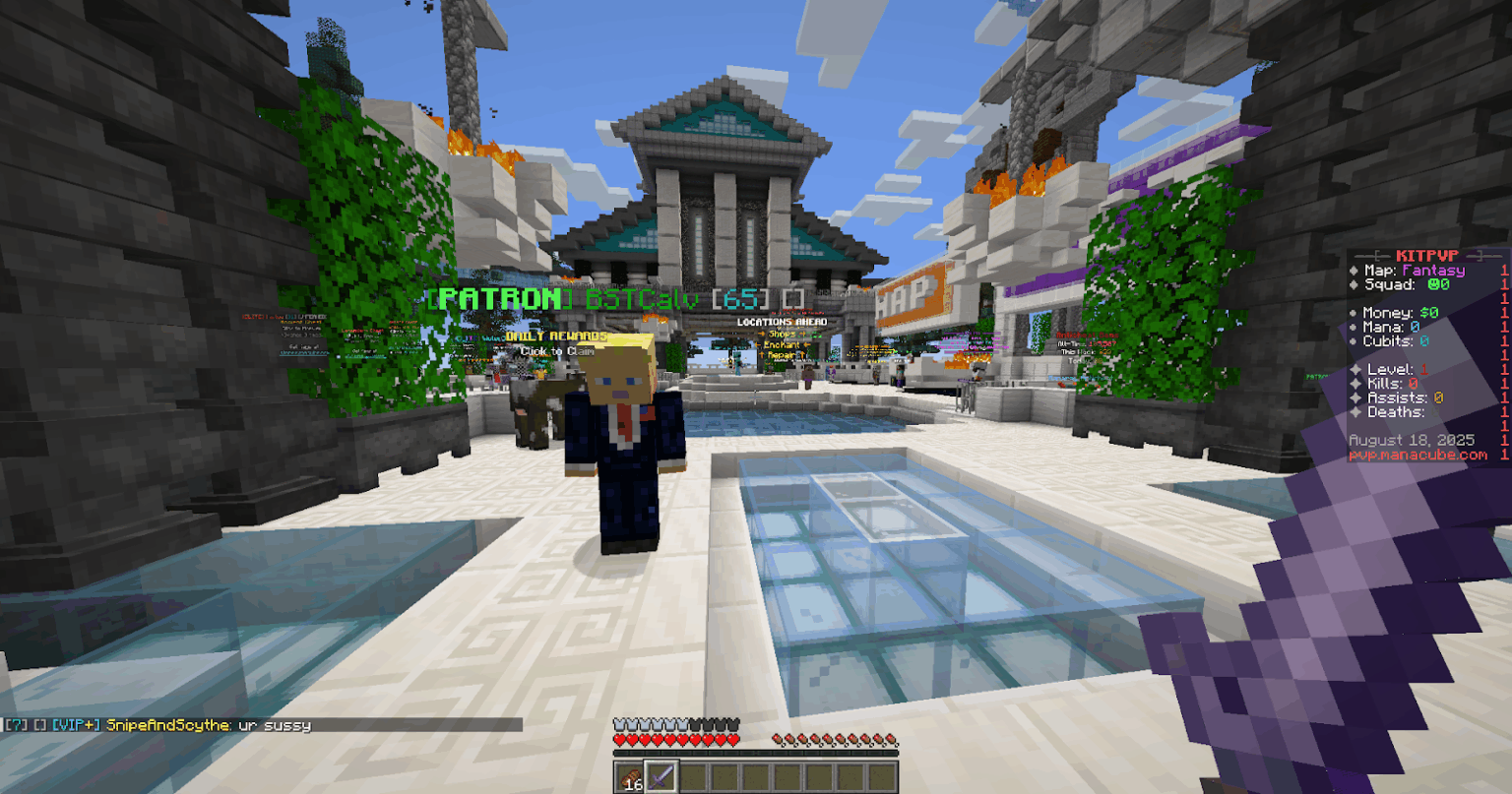The height and width of the screenshot is (794, 1512).
Task: Click the diamond bullet beside Level on the scoreboard
Action: click(x=1354, y=370)
